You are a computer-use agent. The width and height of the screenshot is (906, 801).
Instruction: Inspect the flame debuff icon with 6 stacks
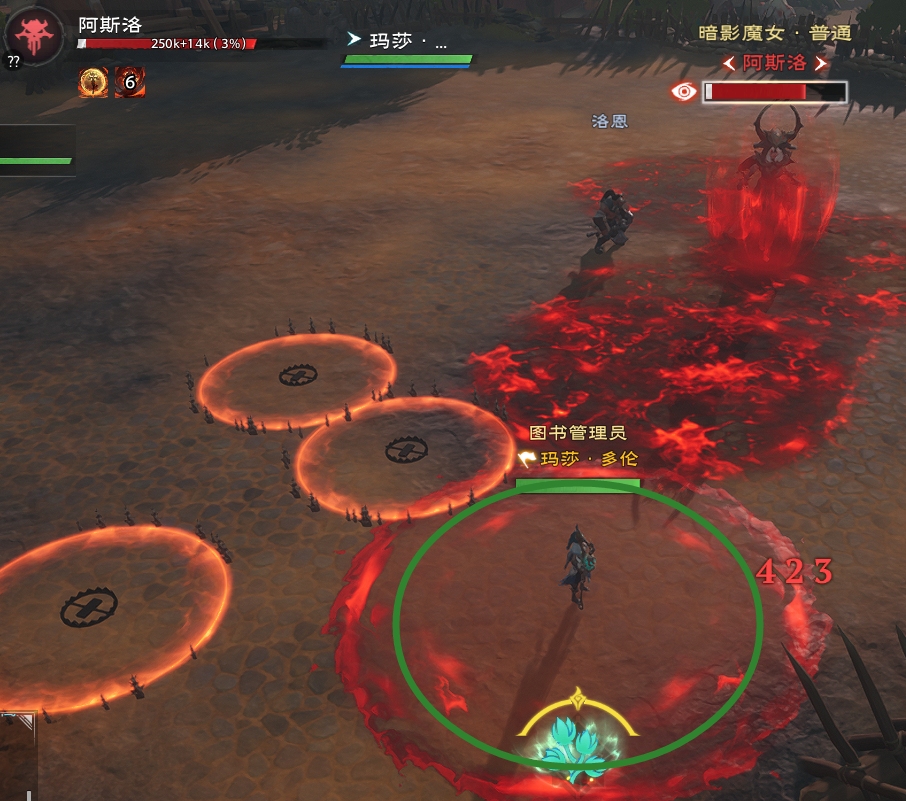click(x=130, y=83)
